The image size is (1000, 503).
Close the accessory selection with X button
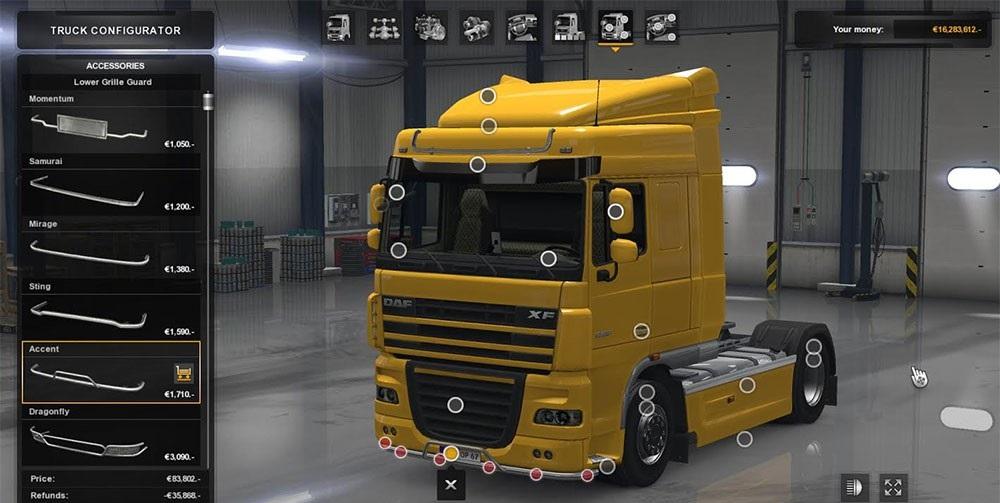click(x=451, y=485)
